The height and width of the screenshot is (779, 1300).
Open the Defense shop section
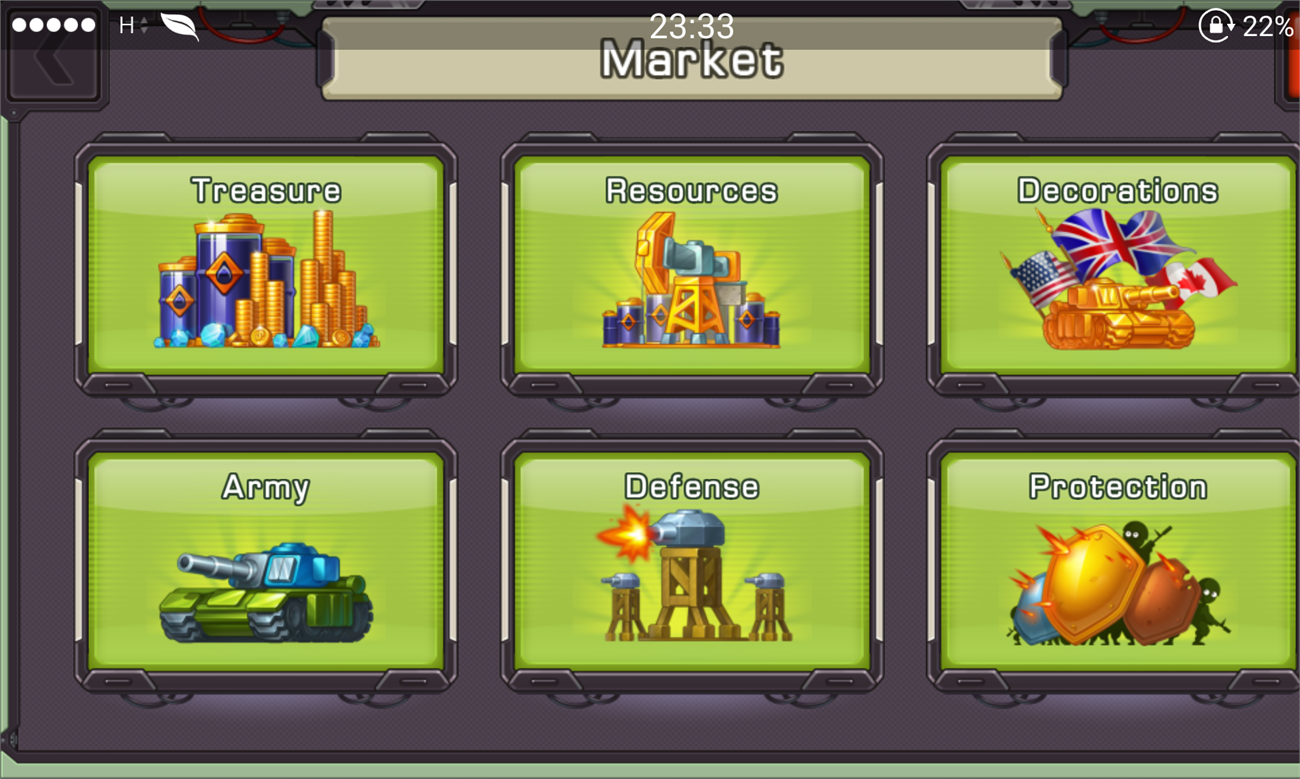click(x=692, y=561)
